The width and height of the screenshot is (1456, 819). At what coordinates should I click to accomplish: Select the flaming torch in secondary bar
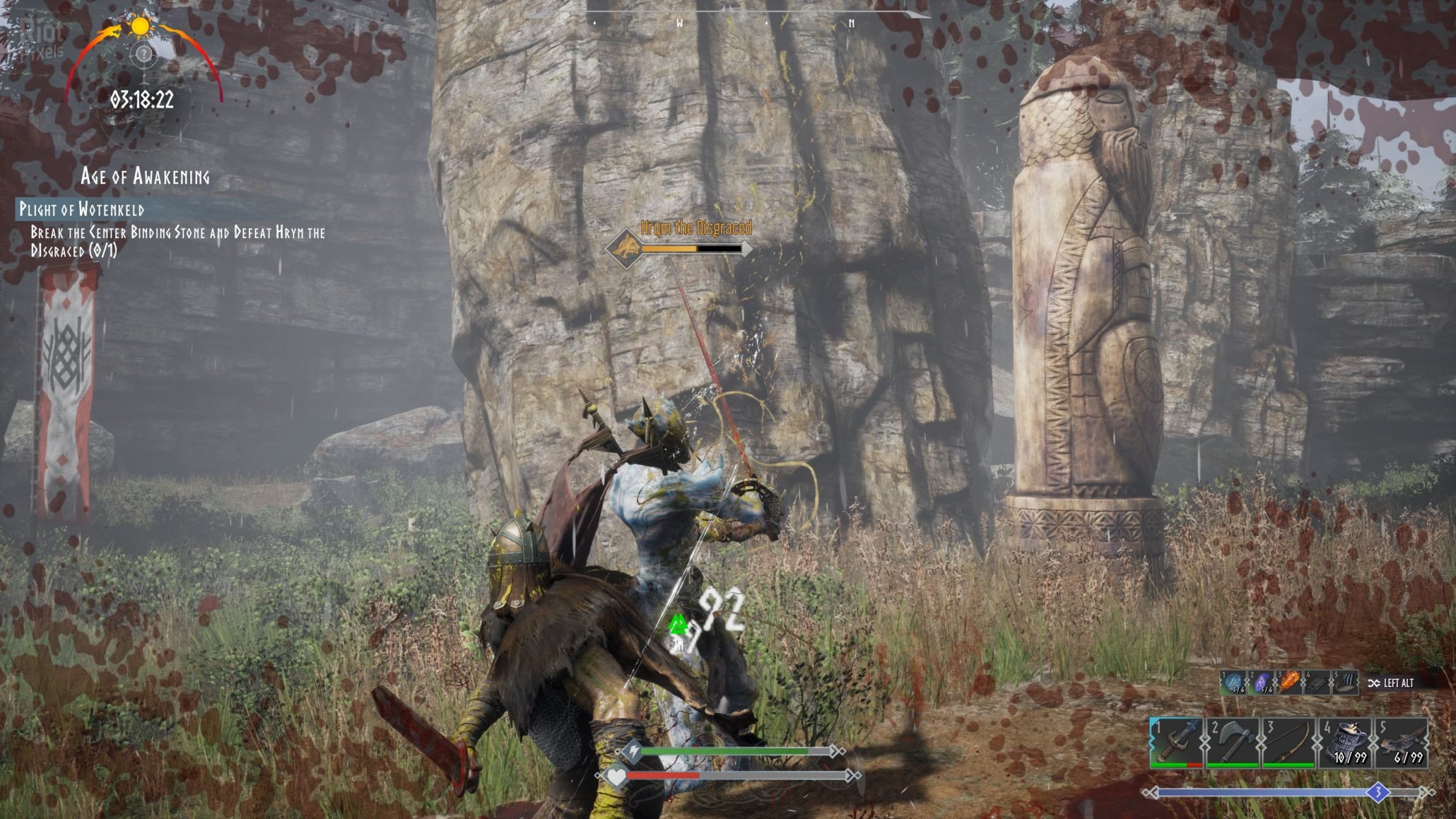point(1289,683)
